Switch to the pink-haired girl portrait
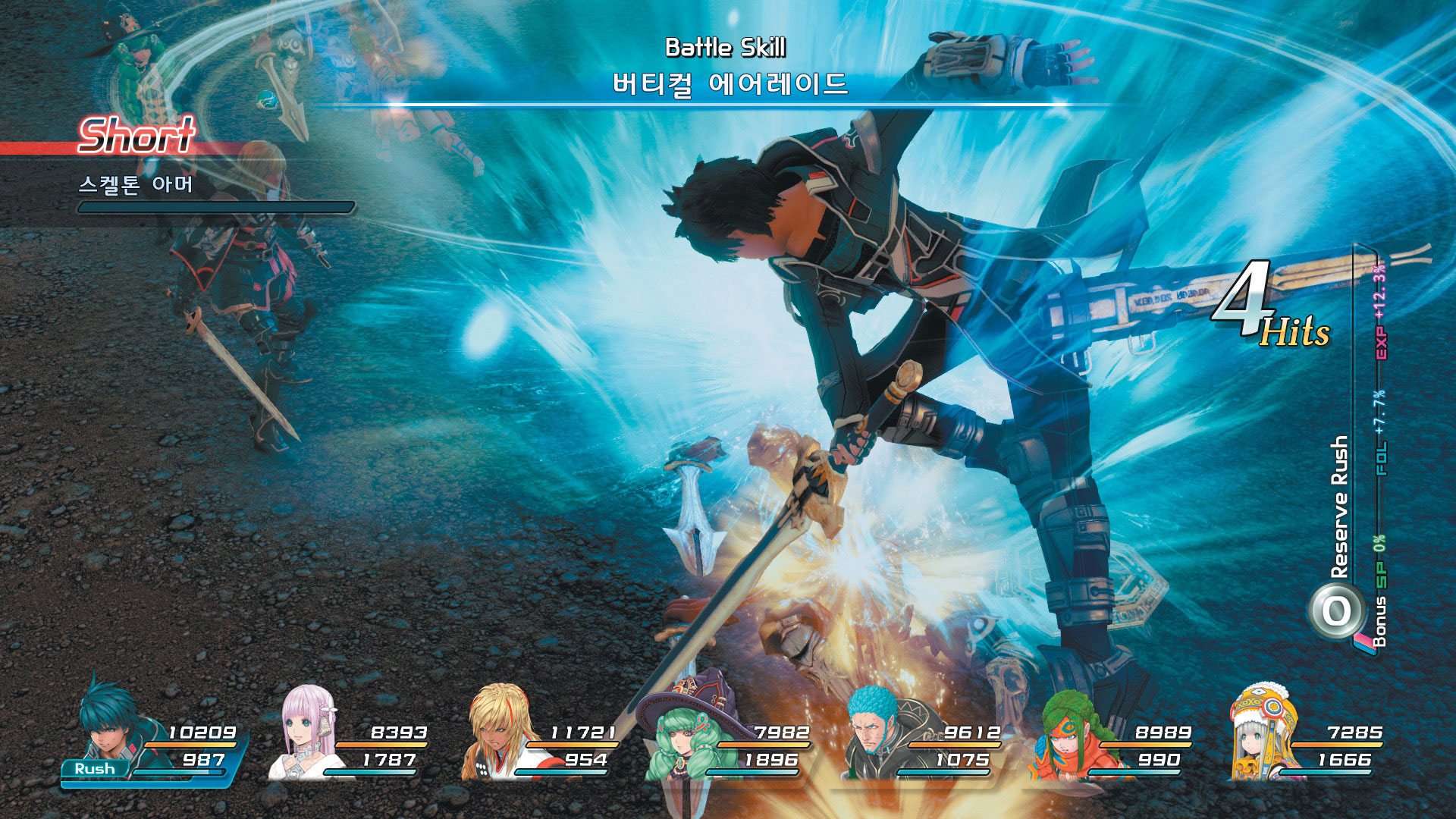The height and width of the screenshot is (819, 1456). click(x=308, y=732)
